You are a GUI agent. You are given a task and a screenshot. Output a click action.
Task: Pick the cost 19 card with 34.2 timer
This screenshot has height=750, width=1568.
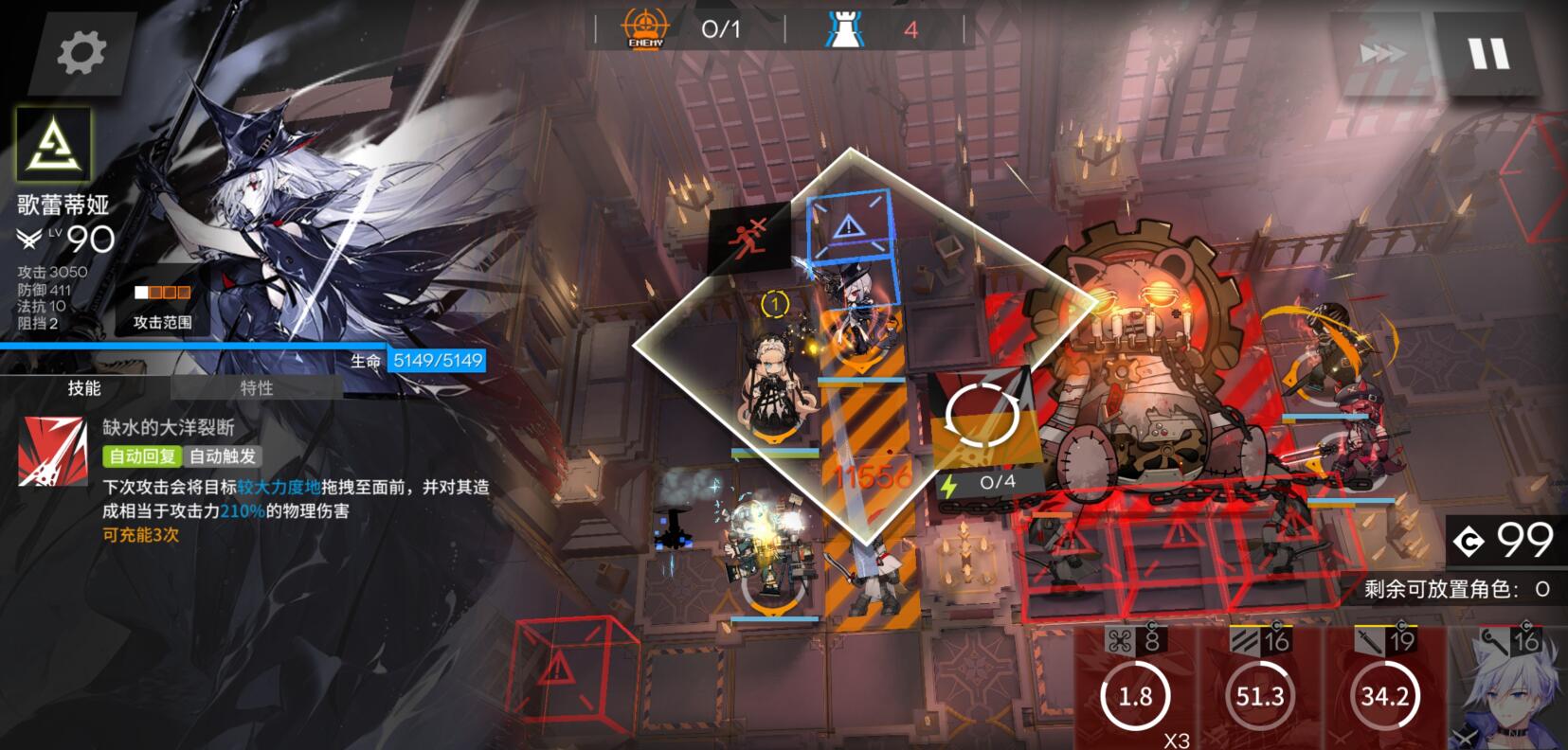pos(1384,687)
